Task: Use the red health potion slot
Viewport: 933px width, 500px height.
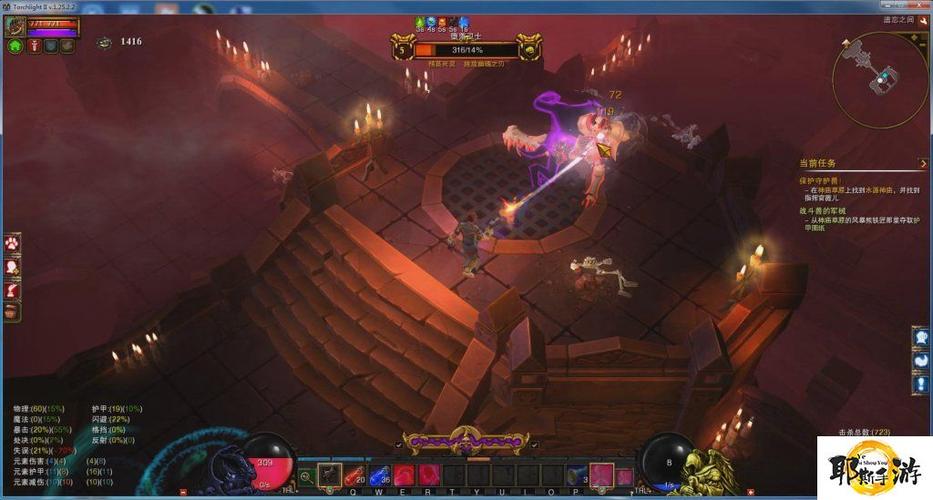Action: (x=355, y=475)
